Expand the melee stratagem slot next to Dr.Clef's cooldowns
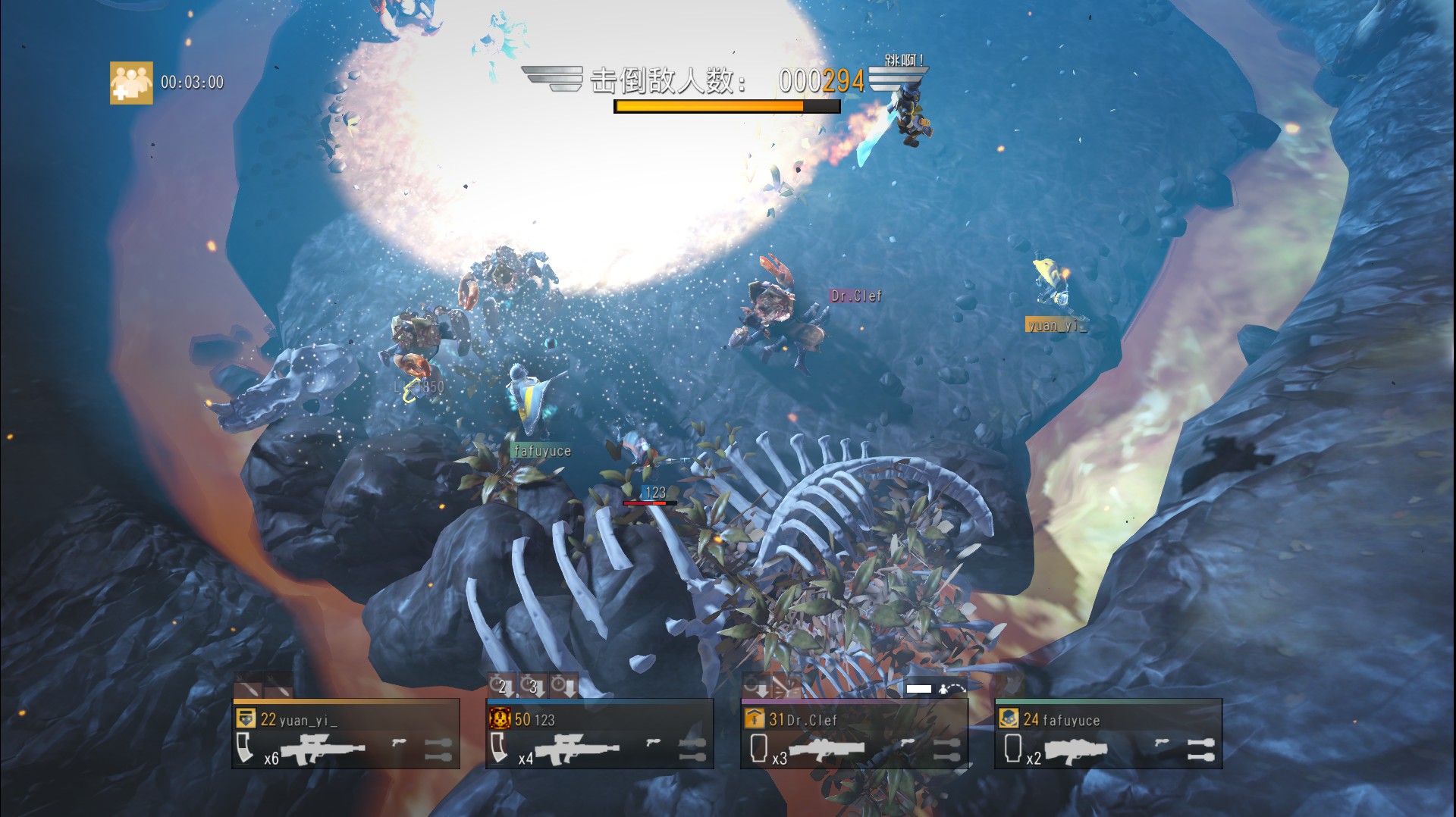 click(786, 687)
